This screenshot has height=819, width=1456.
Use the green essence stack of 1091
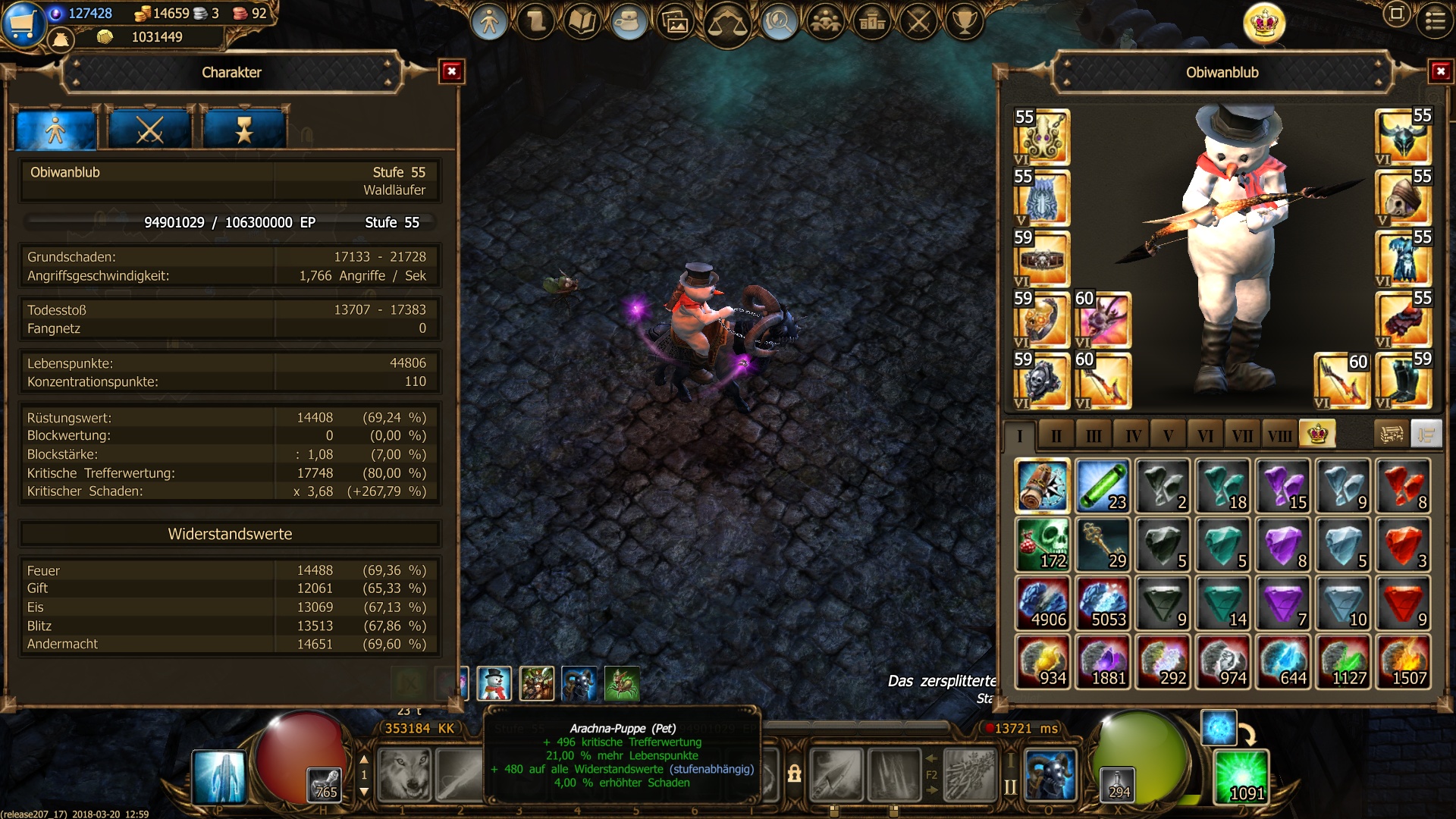tap(1241, 776)
